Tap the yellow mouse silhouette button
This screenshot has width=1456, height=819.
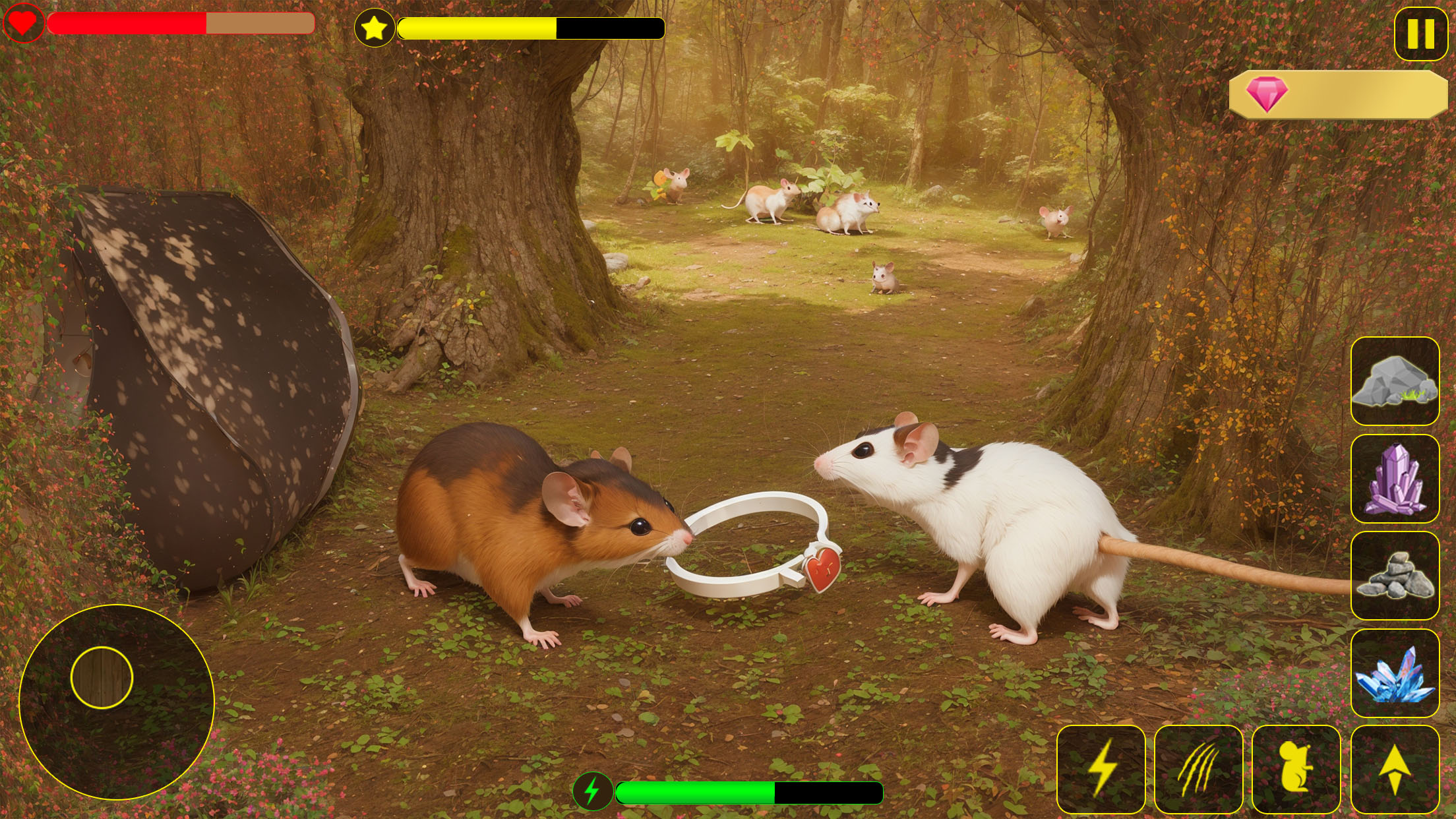[x=1296, y=769]
